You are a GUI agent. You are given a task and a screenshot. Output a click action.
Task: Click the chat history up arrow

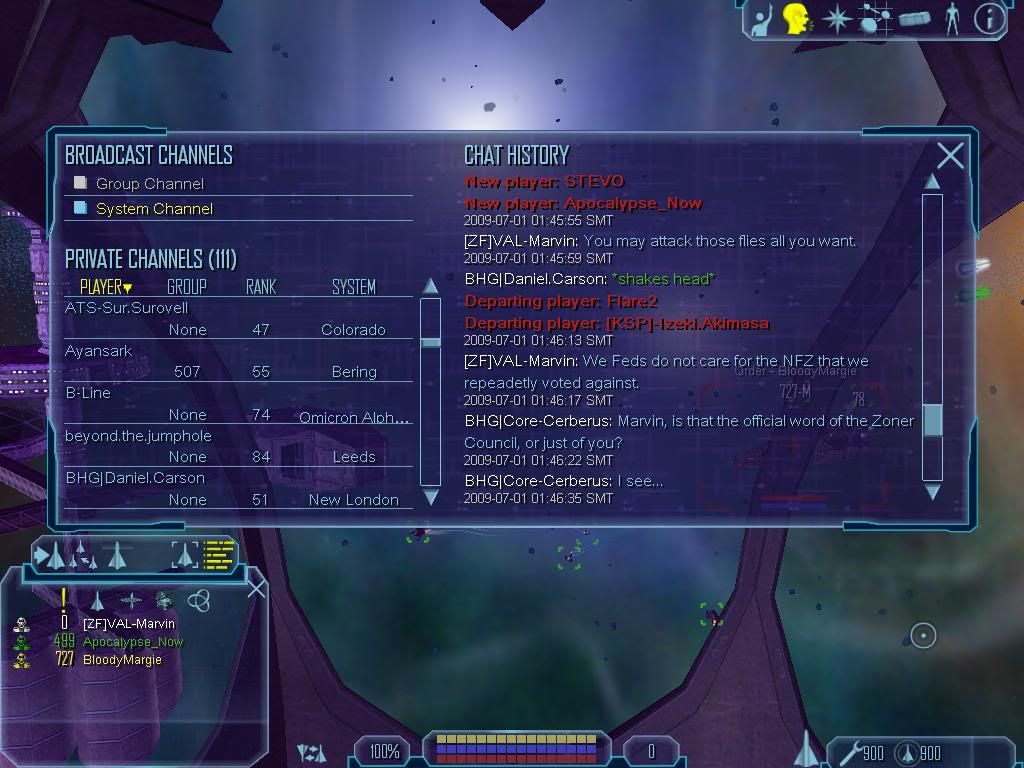click(x=932, y=182)
